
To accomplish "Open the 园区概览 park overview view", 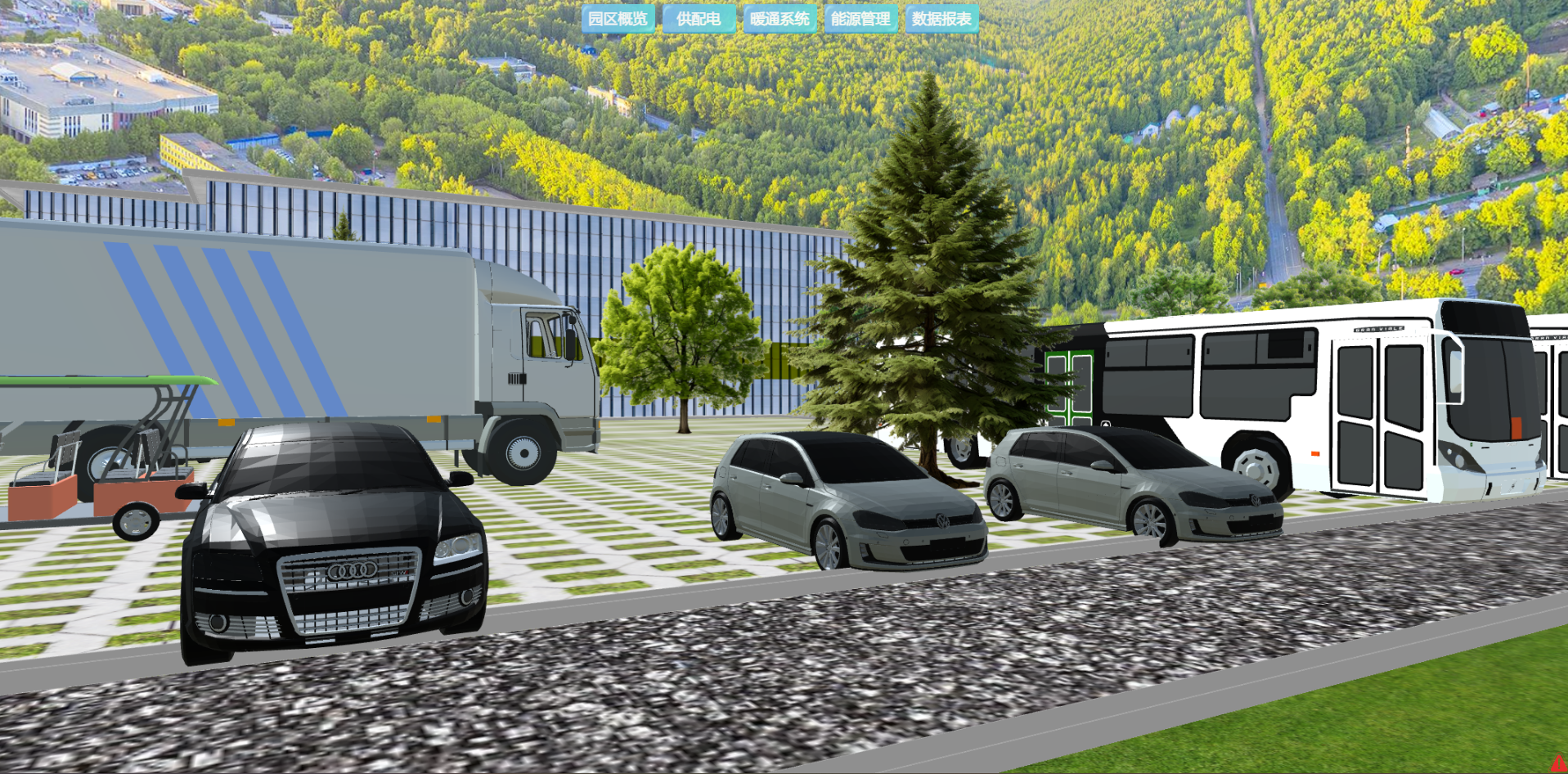I will click(x=618, y=19).
